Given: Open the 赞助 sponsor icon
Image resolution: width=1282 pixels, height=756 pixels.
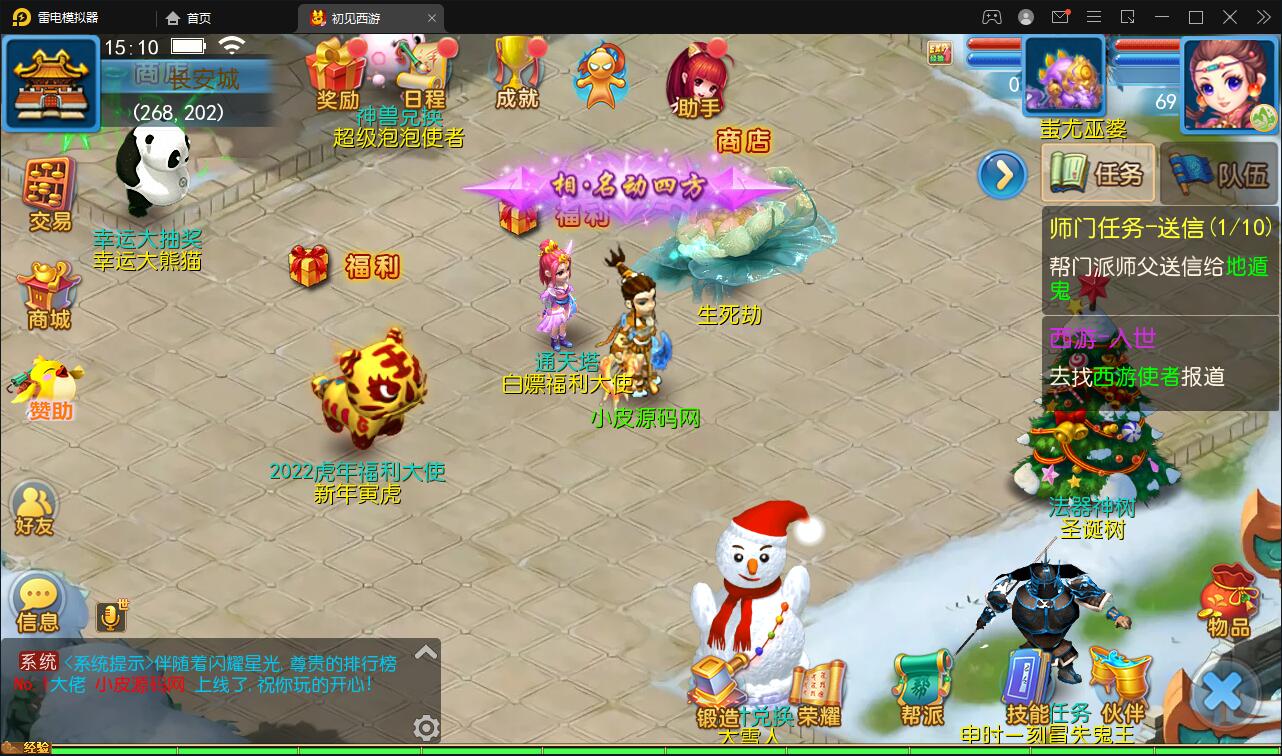Looking at the screenshot, I should pyautogui.click(x=49, y=388).
